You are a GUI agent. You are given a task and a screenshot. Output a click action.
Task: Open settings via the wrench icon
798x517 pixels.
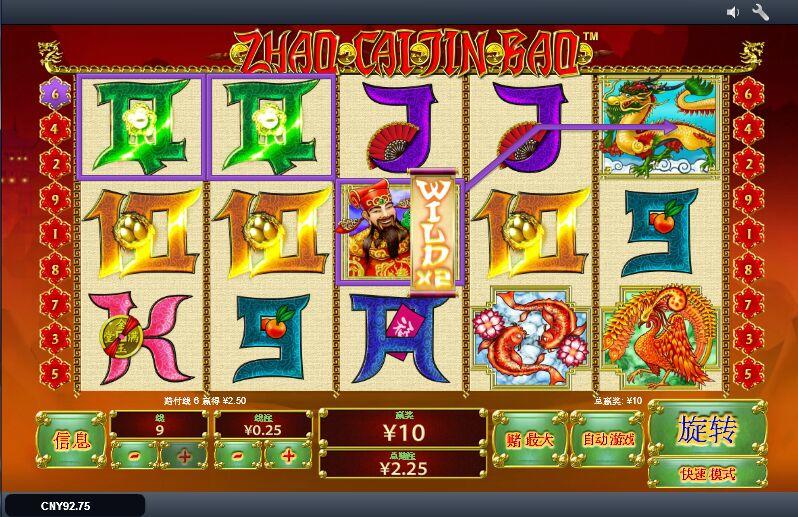(760, 12)
